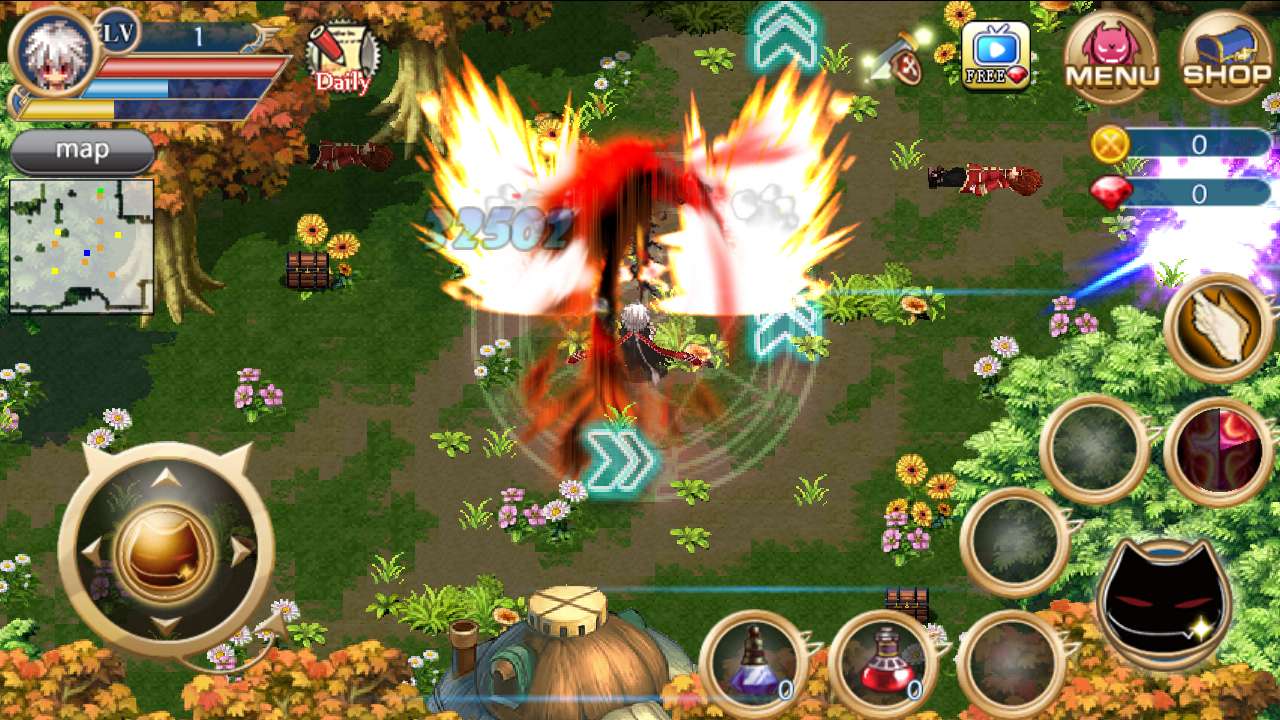Activate the wing dash skill
This screenshot has width=1280, height=720.
1217,328
